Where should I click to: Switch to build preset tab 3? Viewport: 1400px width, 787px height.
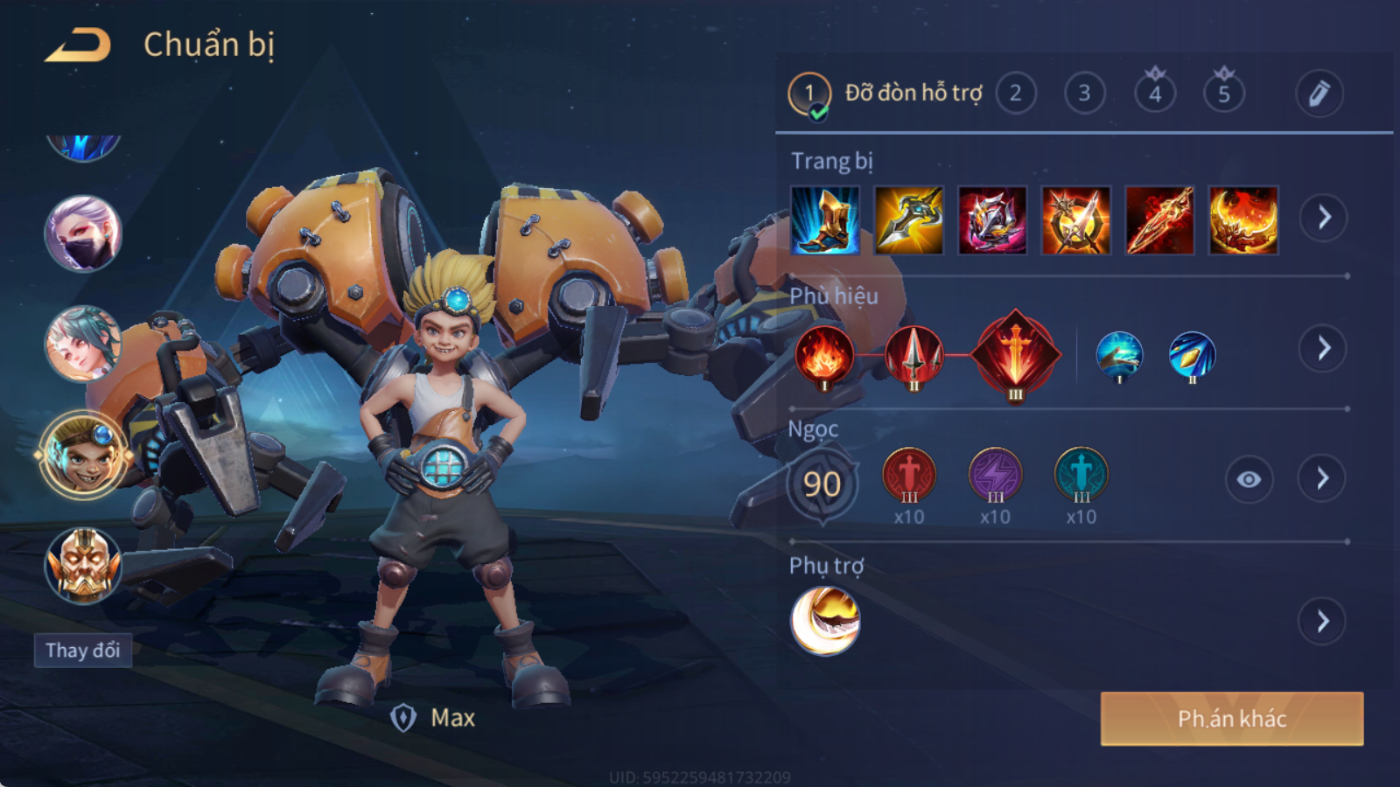pyautogui.click(x=1084, y=94)
